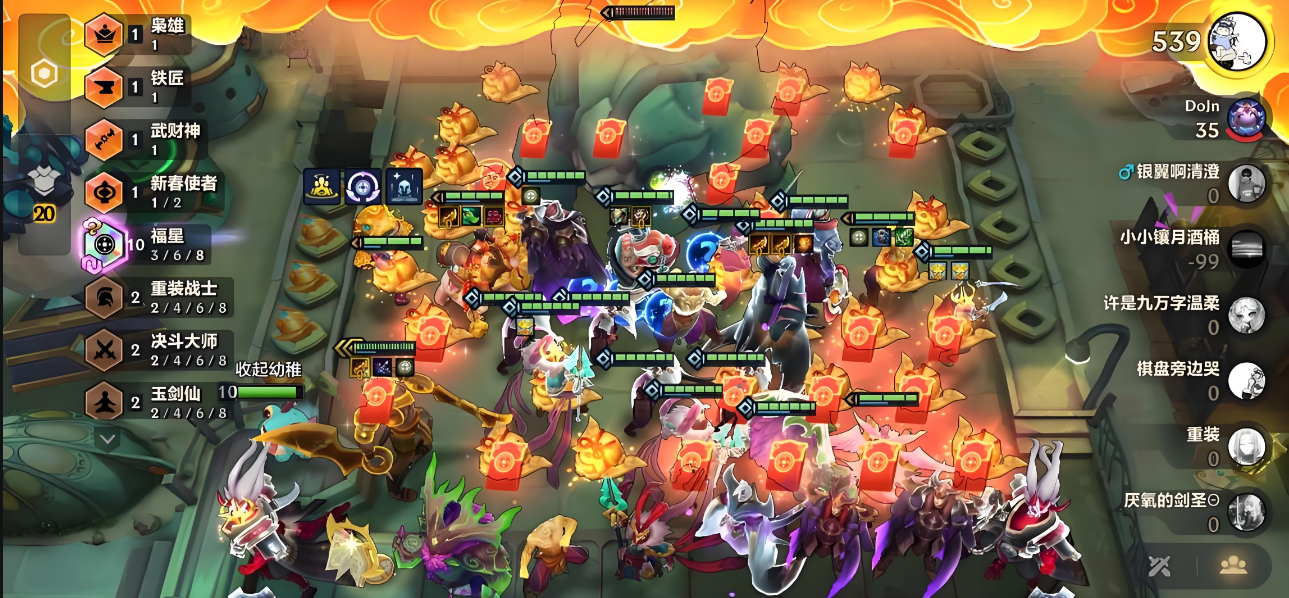1289x598 pixels.
Task: Select the 重装战士 helmet trait
Action: pyautogui.click(x=150, y=297)
